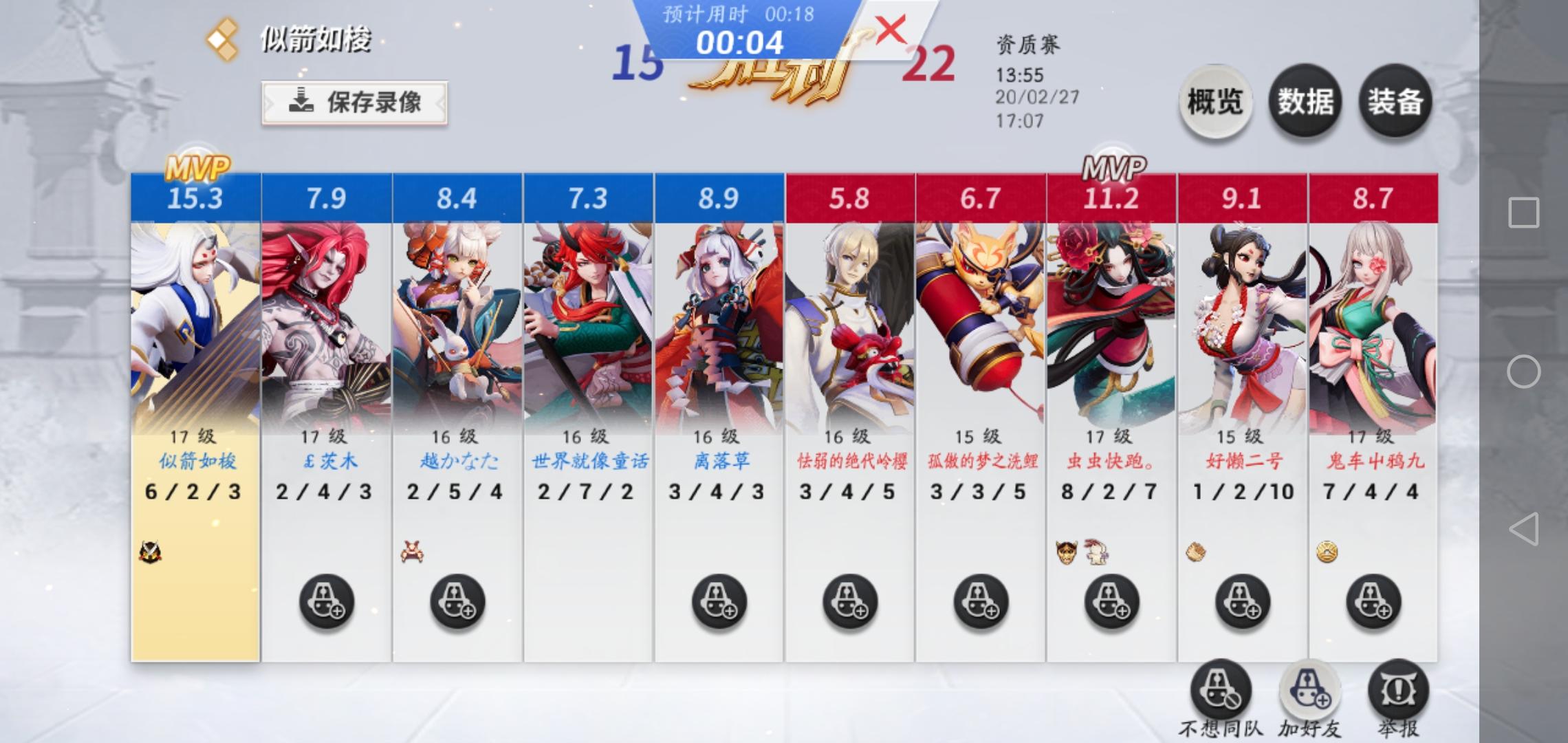
Task: Click the crab badge under 越かなた
Action: tap(413, 550)
